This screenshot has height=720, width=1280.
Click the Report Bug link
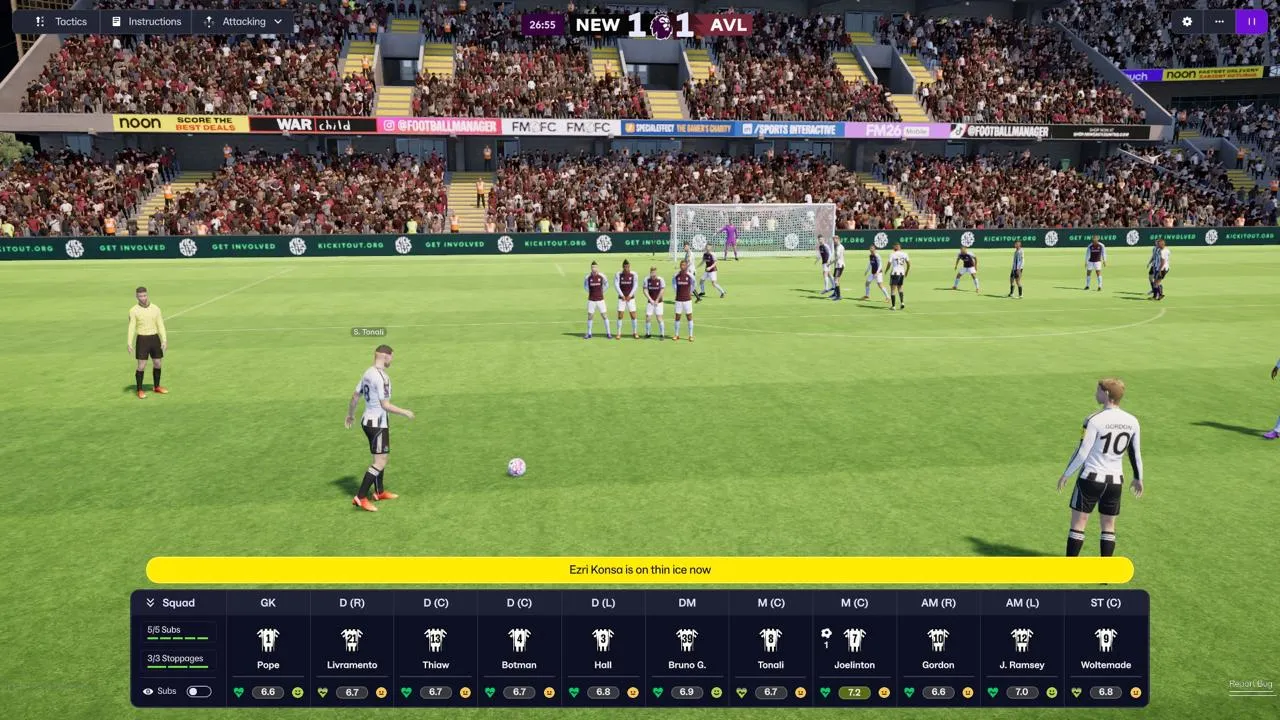[x=1250, y=684]
